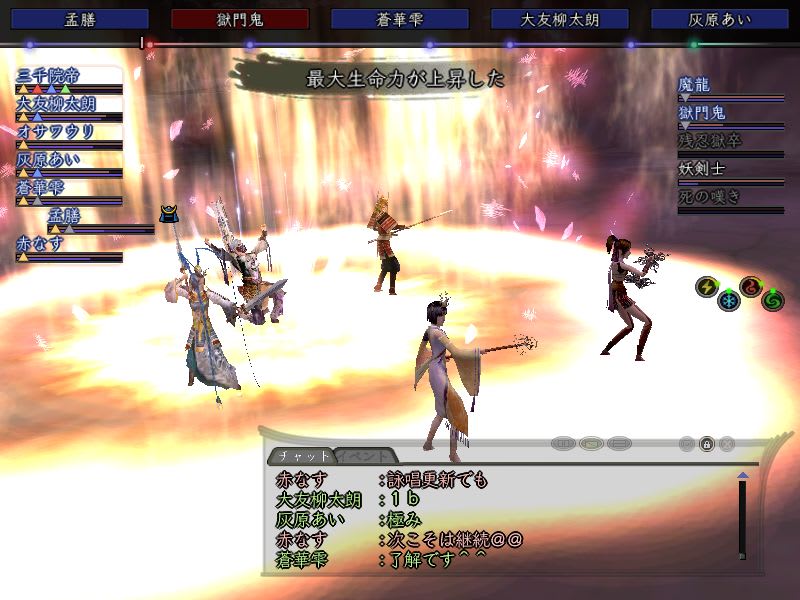Choose 大友柳太朗 in the top turn bar

coord(560,19)
